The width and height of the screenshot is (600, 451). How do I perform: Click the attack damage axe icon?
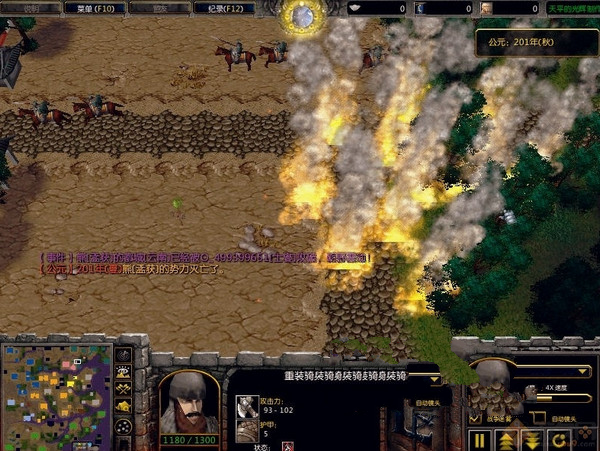click(x=245, y=404)
